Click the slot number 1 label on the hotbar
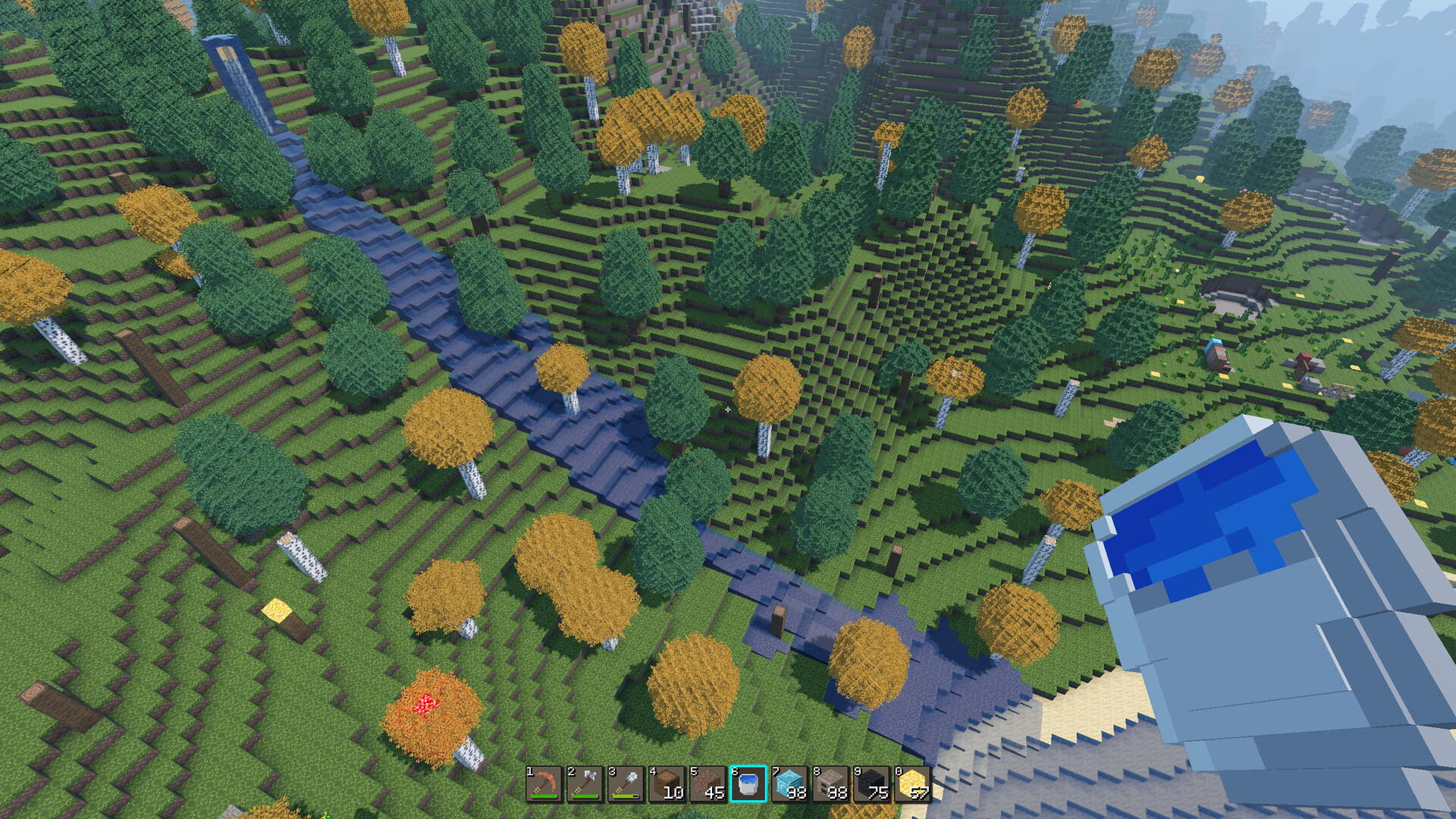The width and height of the screenshot is (1456, 819). 529,771
